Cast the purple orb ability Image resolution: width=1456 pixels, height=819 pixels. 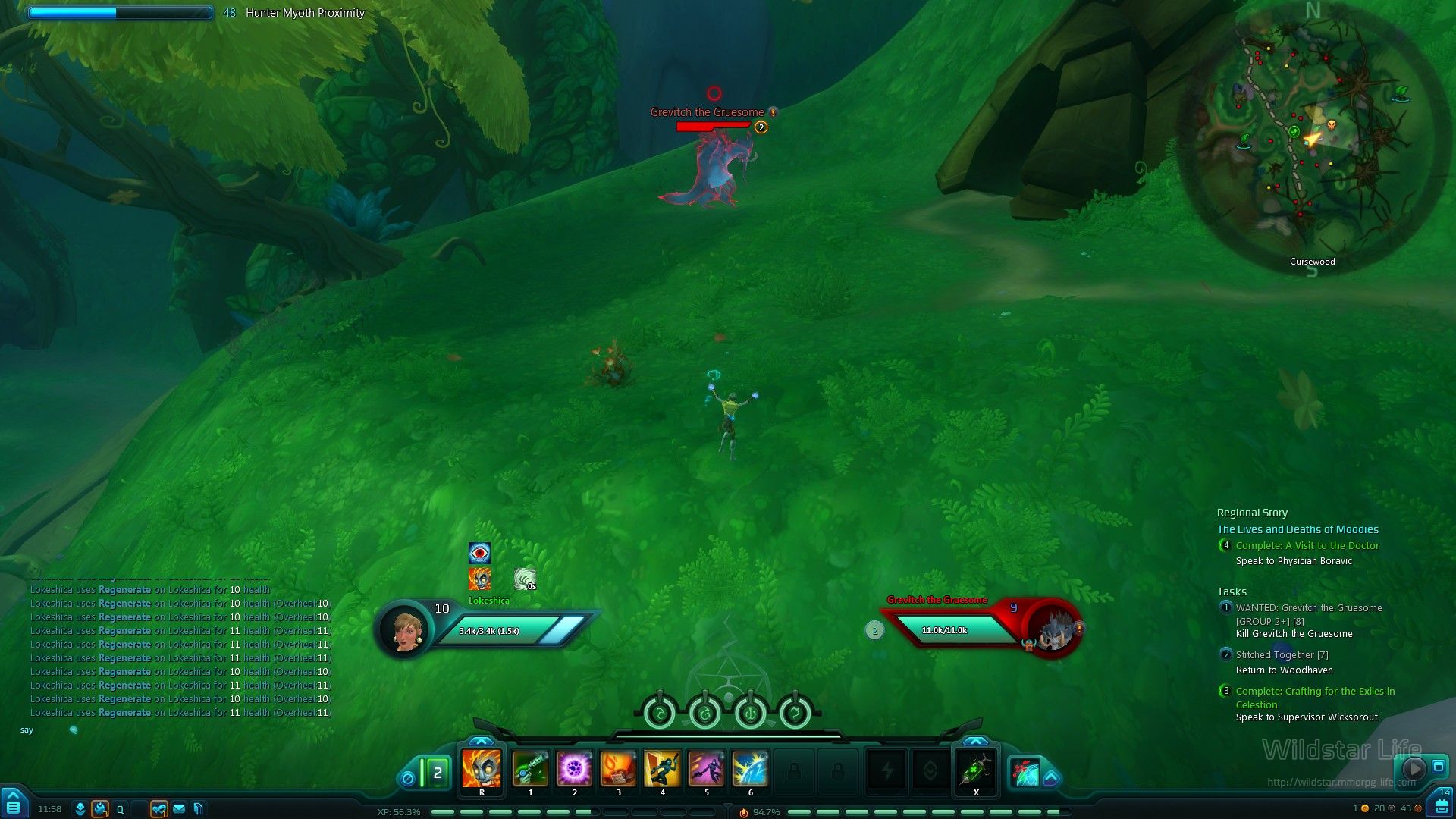574,769
